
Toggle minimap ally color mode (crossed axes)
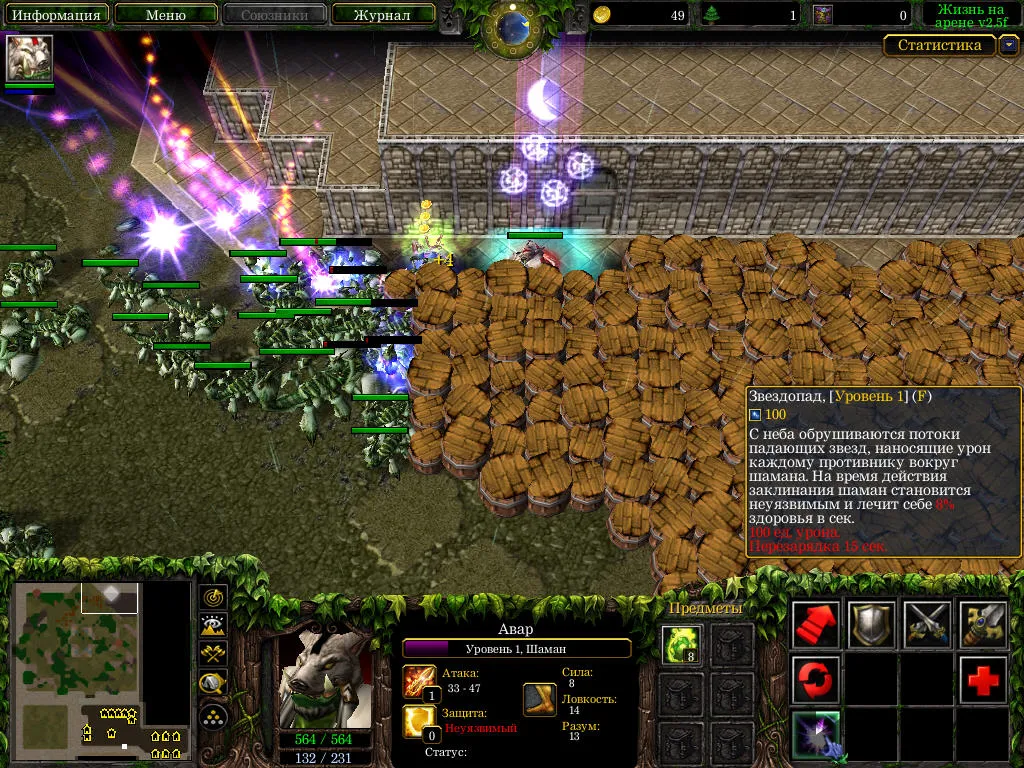click(213, 655)
